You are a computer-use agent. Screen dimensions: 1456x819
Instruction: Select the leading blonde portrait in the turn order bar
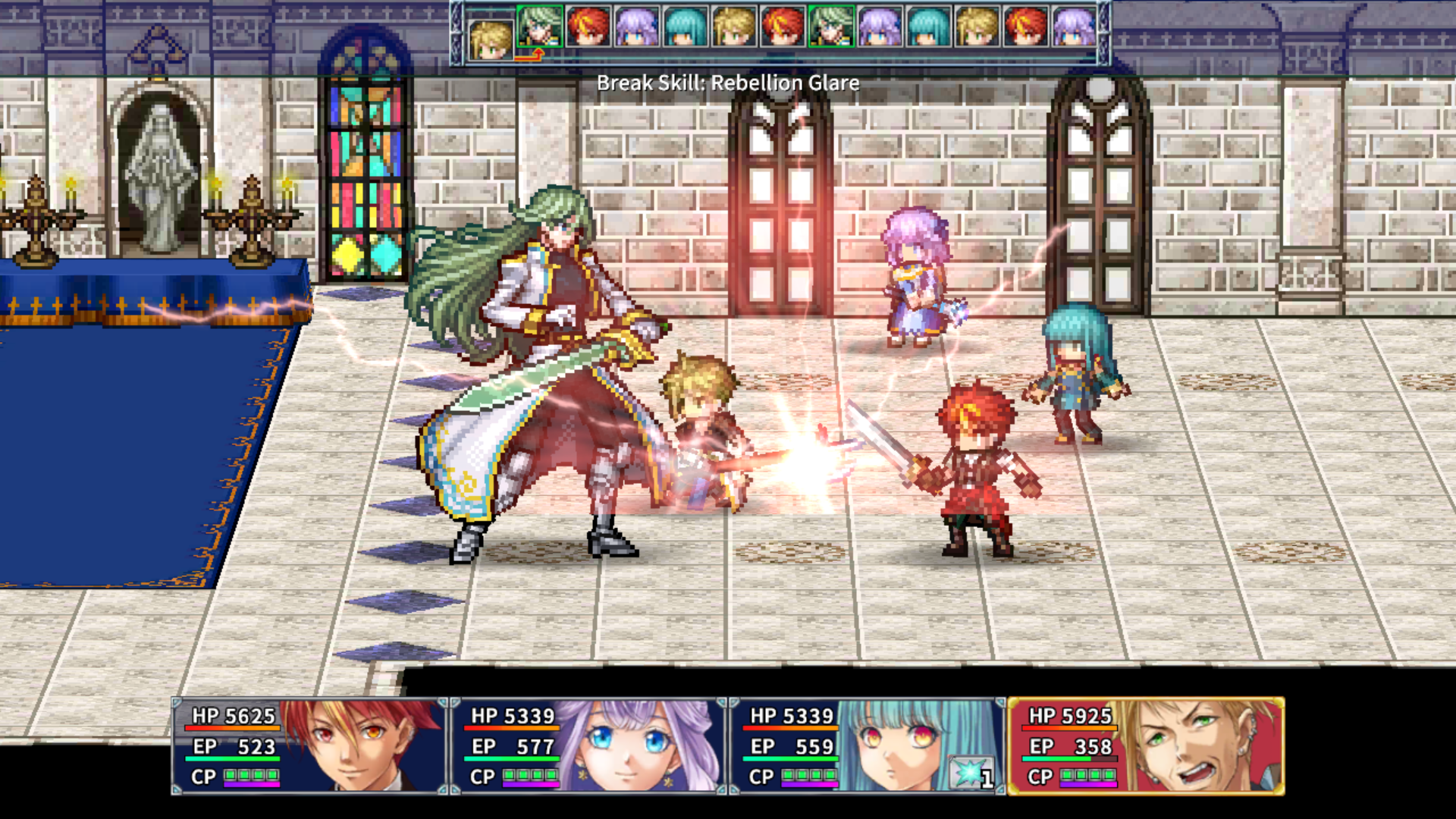(491, 38)
